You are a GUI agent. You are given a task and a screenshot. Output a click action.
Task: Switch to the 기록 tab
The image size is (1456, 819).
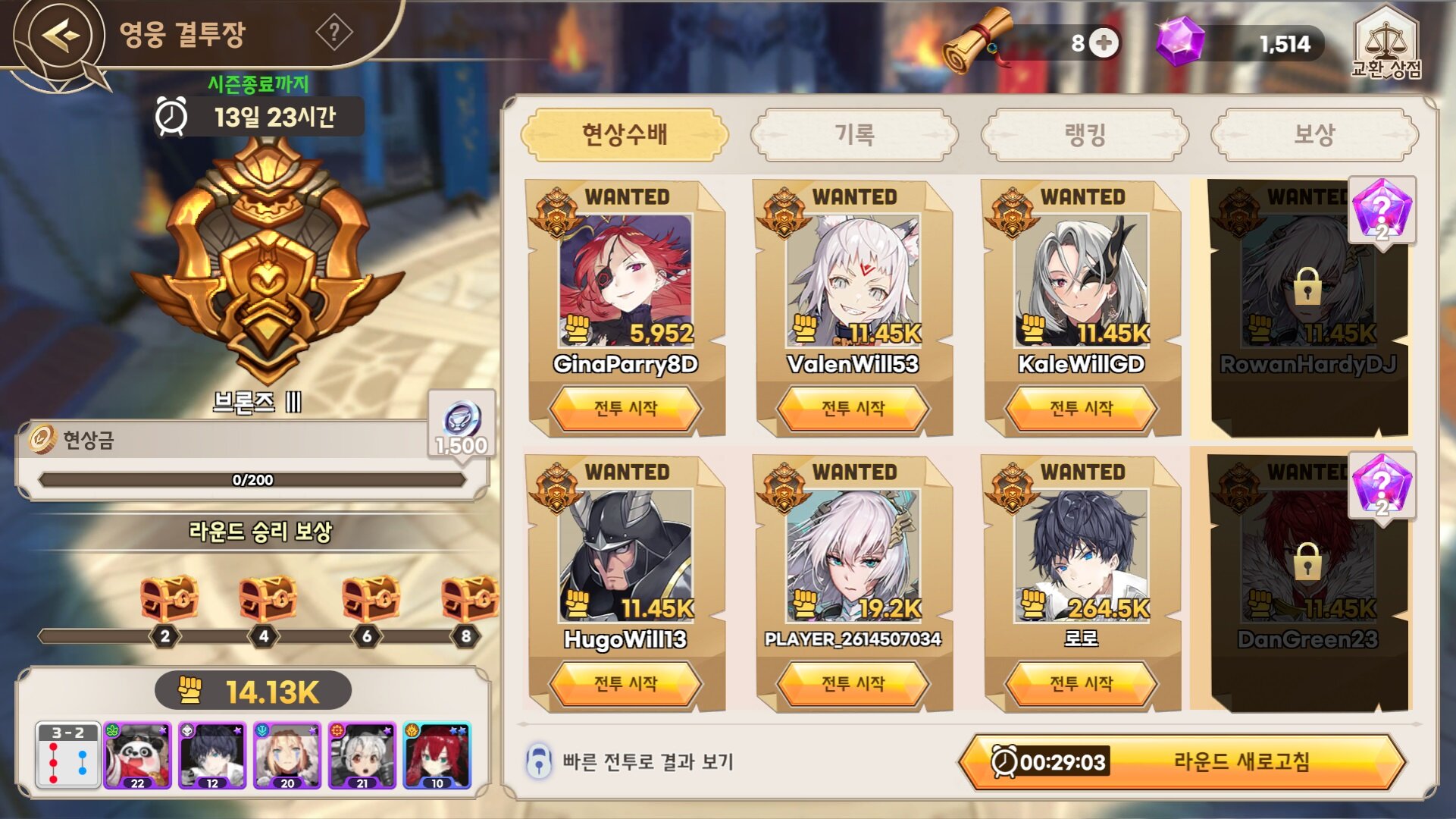(x=854, y=135)
